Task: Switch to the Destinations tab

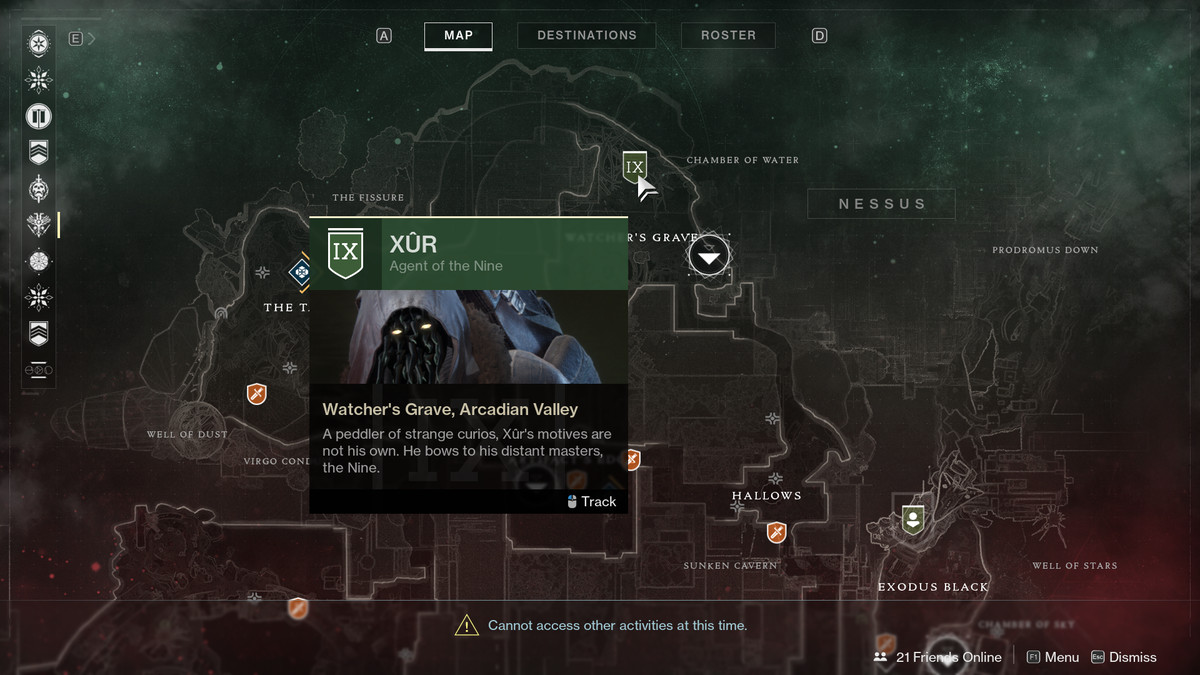Action: click(586, 35)
